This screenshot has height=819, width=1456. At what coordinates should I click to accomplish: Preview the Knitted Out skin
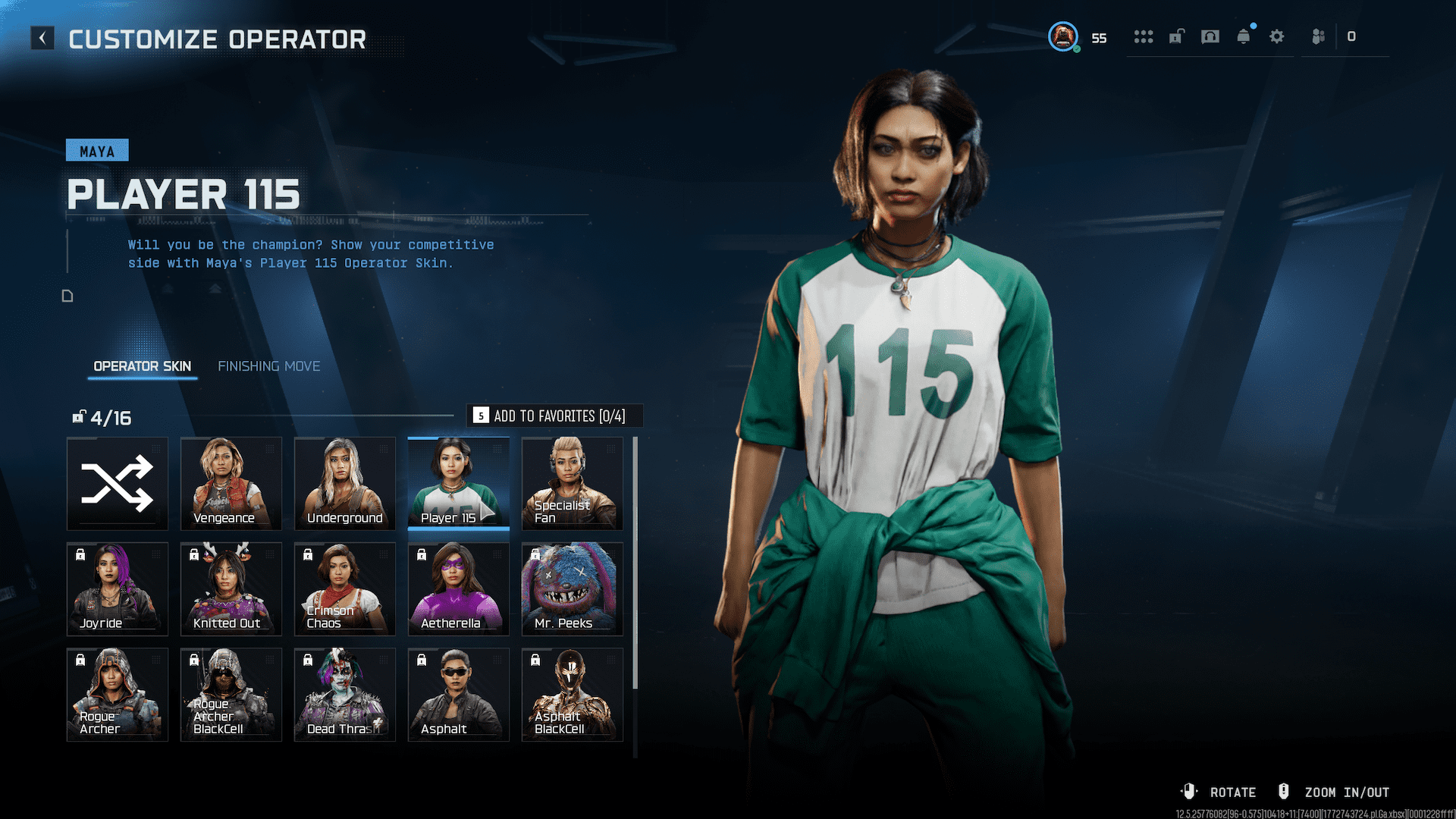click(x=231, y=588)
